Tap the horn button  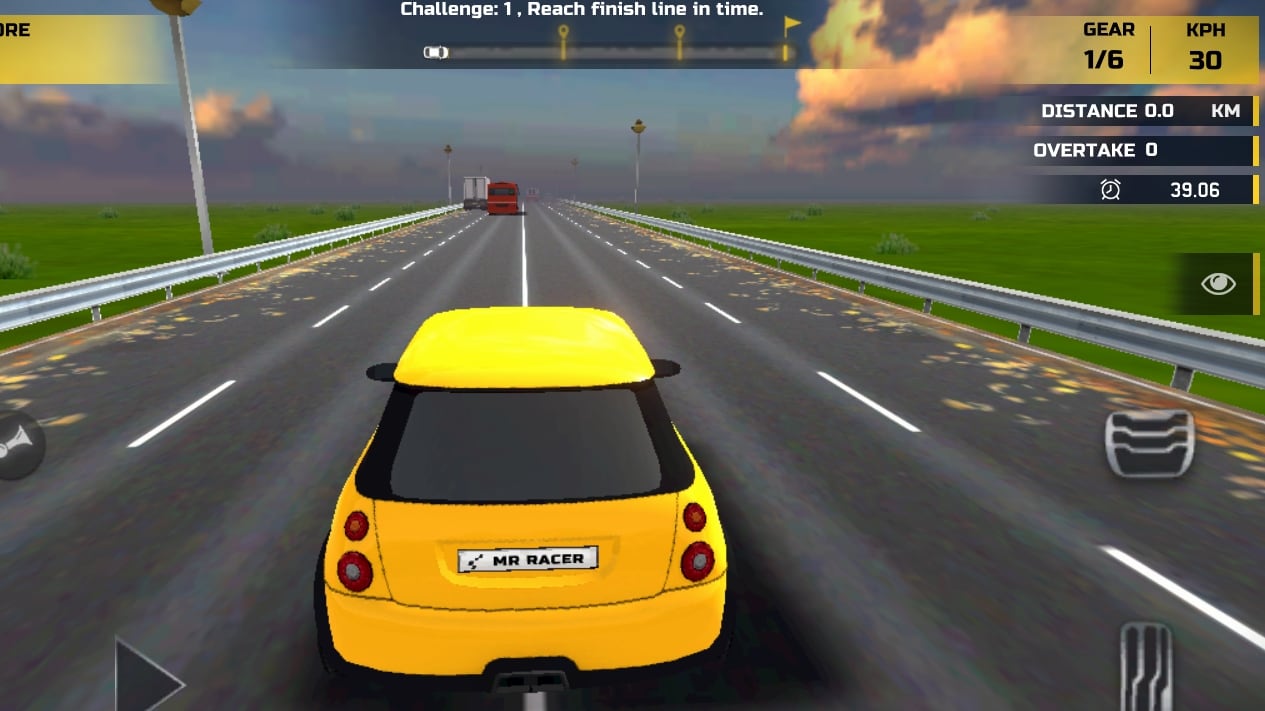point(18,446)
